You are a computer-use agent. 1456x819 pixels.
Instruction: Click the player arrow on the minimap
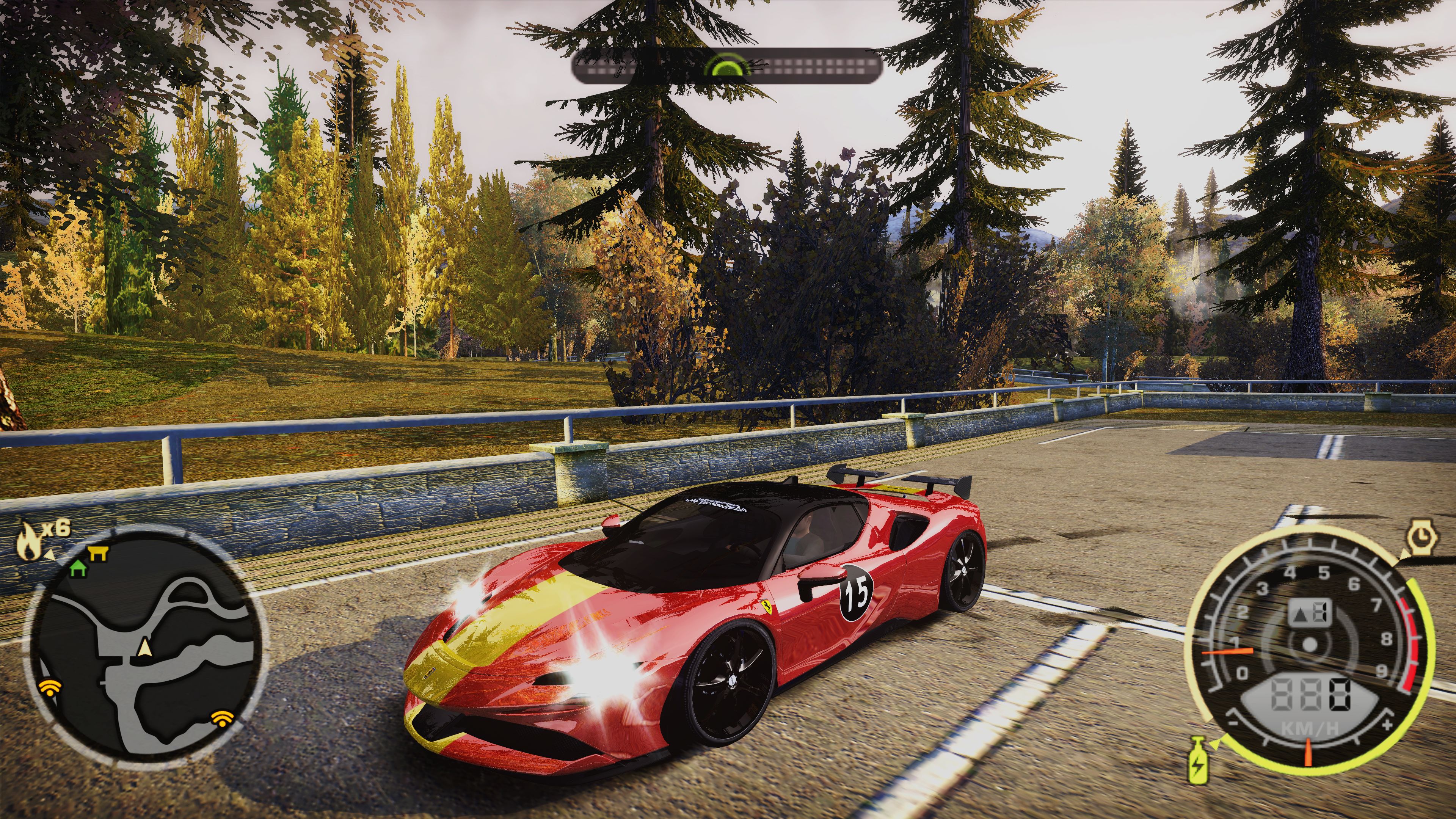click(x=145, y=646)
